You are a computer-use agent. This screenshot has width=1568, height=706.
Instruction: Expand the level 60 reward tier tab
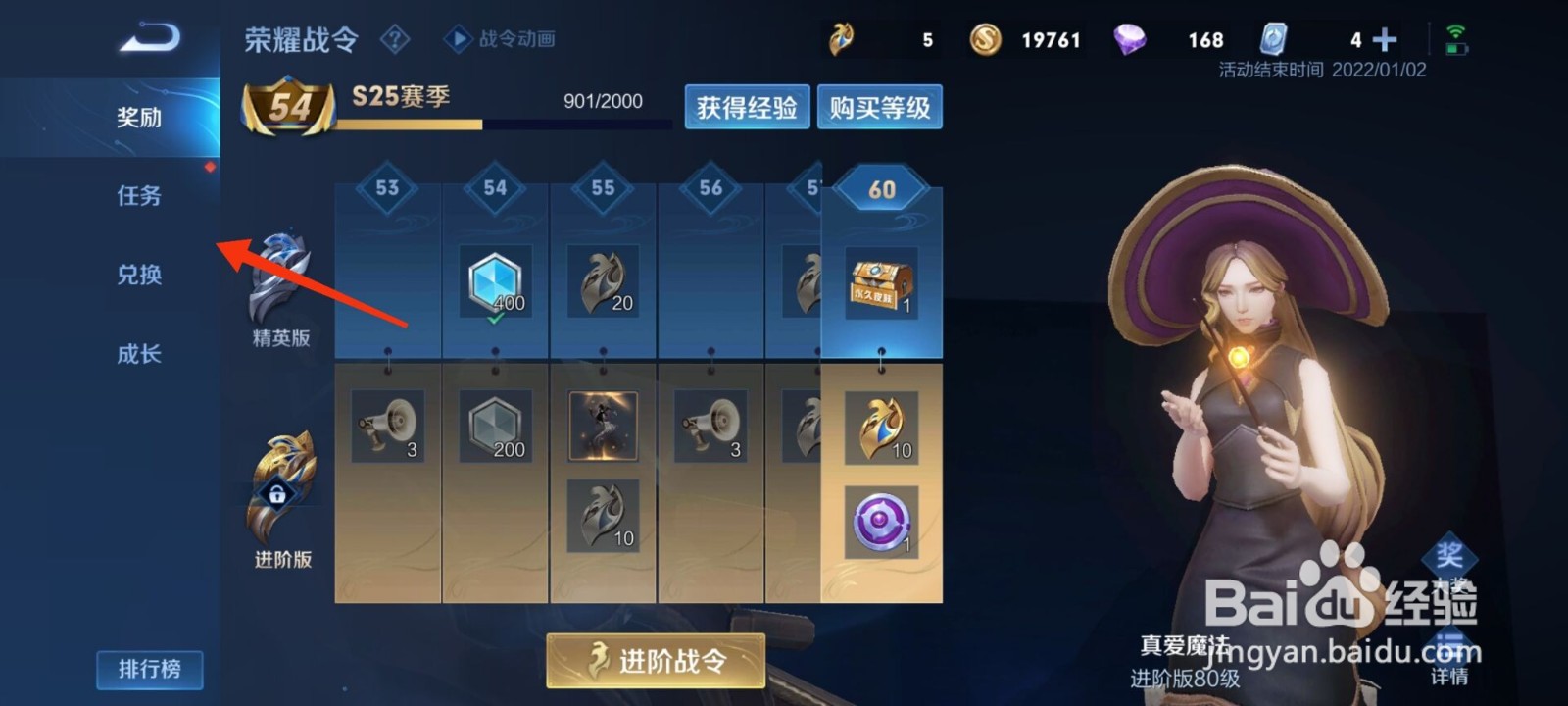click(880, 188)
